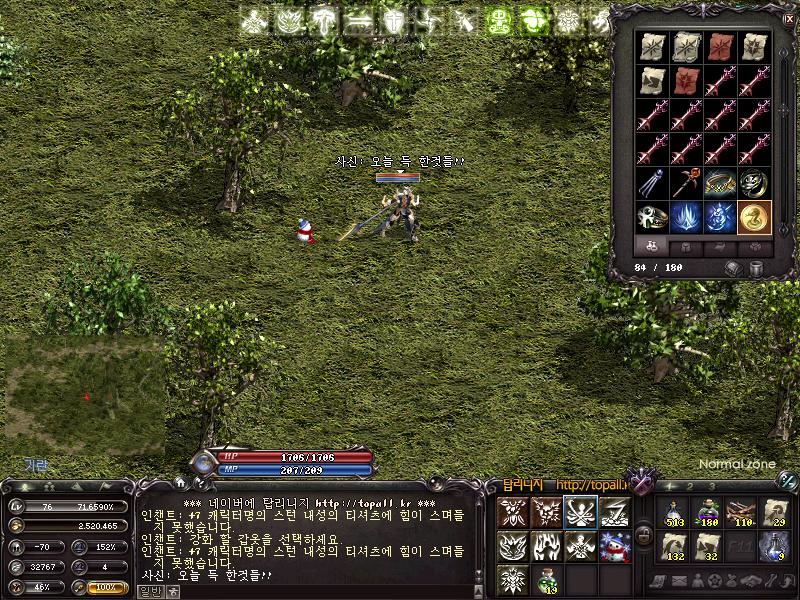Screen dimensions: 800x600
Task: Use the snowman skill icon
Action: pos(614,546)
